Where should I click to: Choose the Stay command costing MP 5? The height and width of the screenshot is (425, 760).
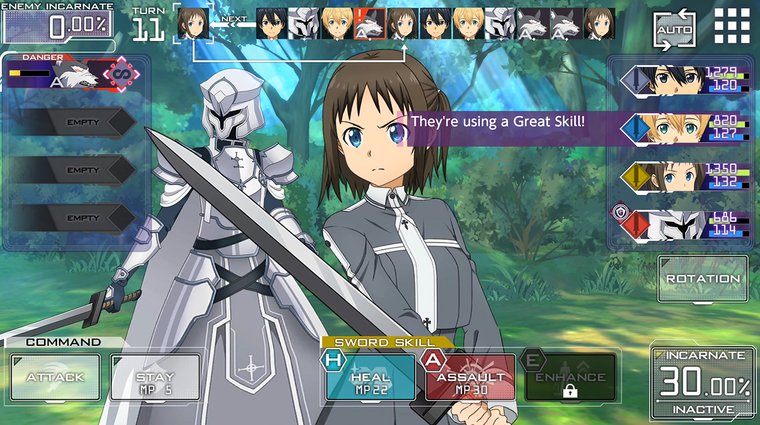tap(152, 377)
